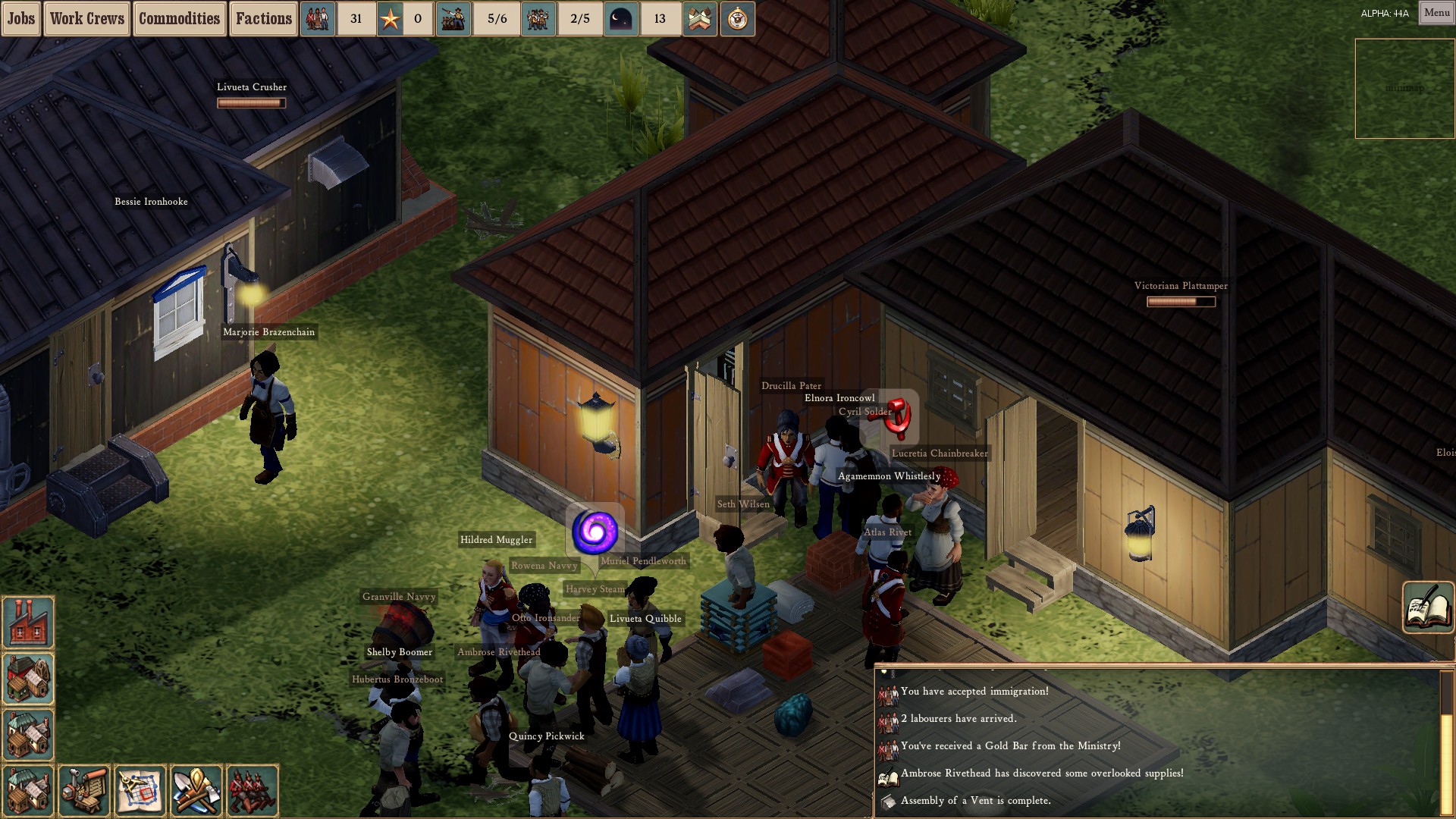Select the workers pair icon
Image resolution: width=1456 pixels, height=819 pixels.
[538, 19]
